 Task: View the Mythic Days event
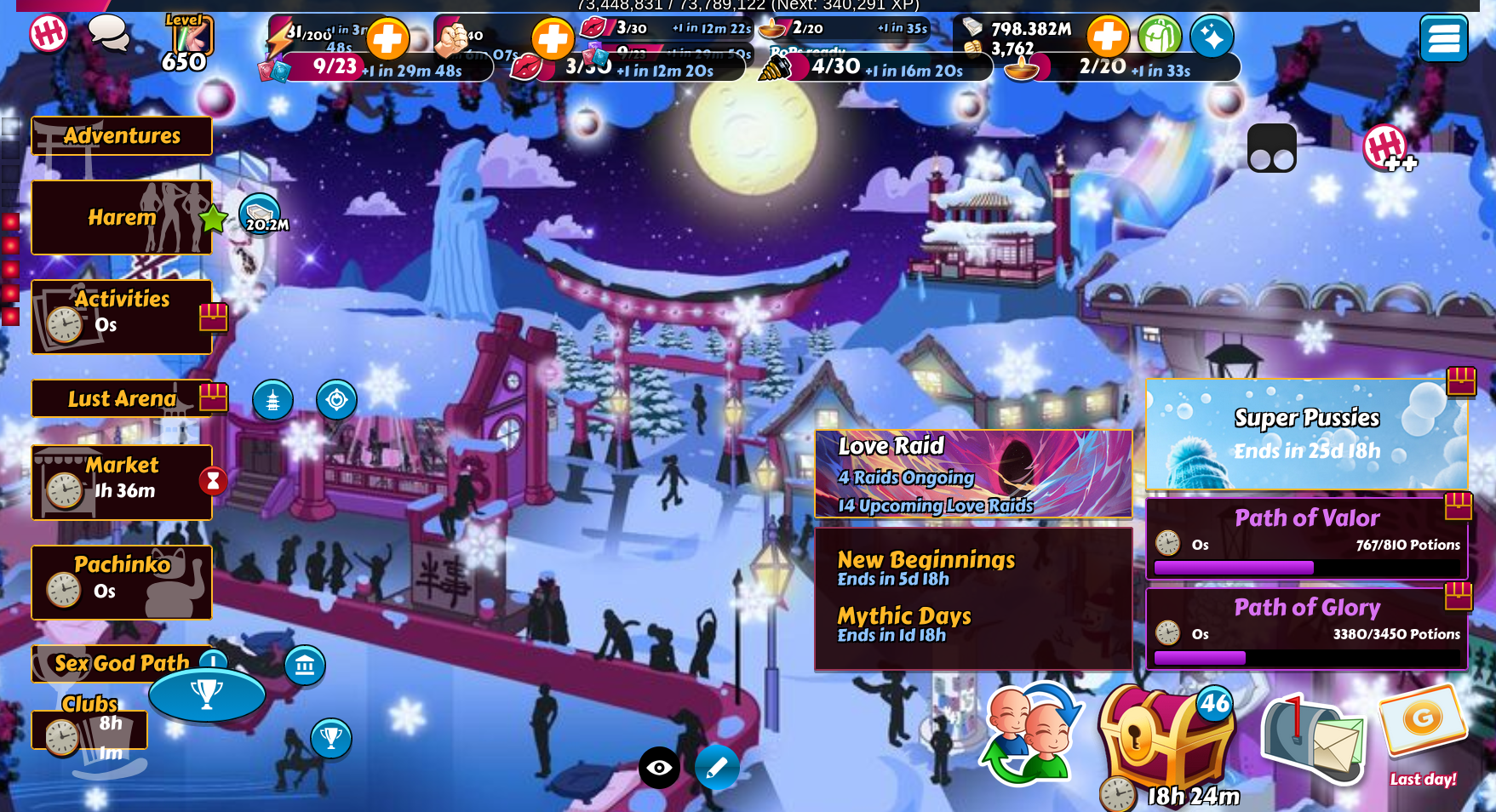904,624
